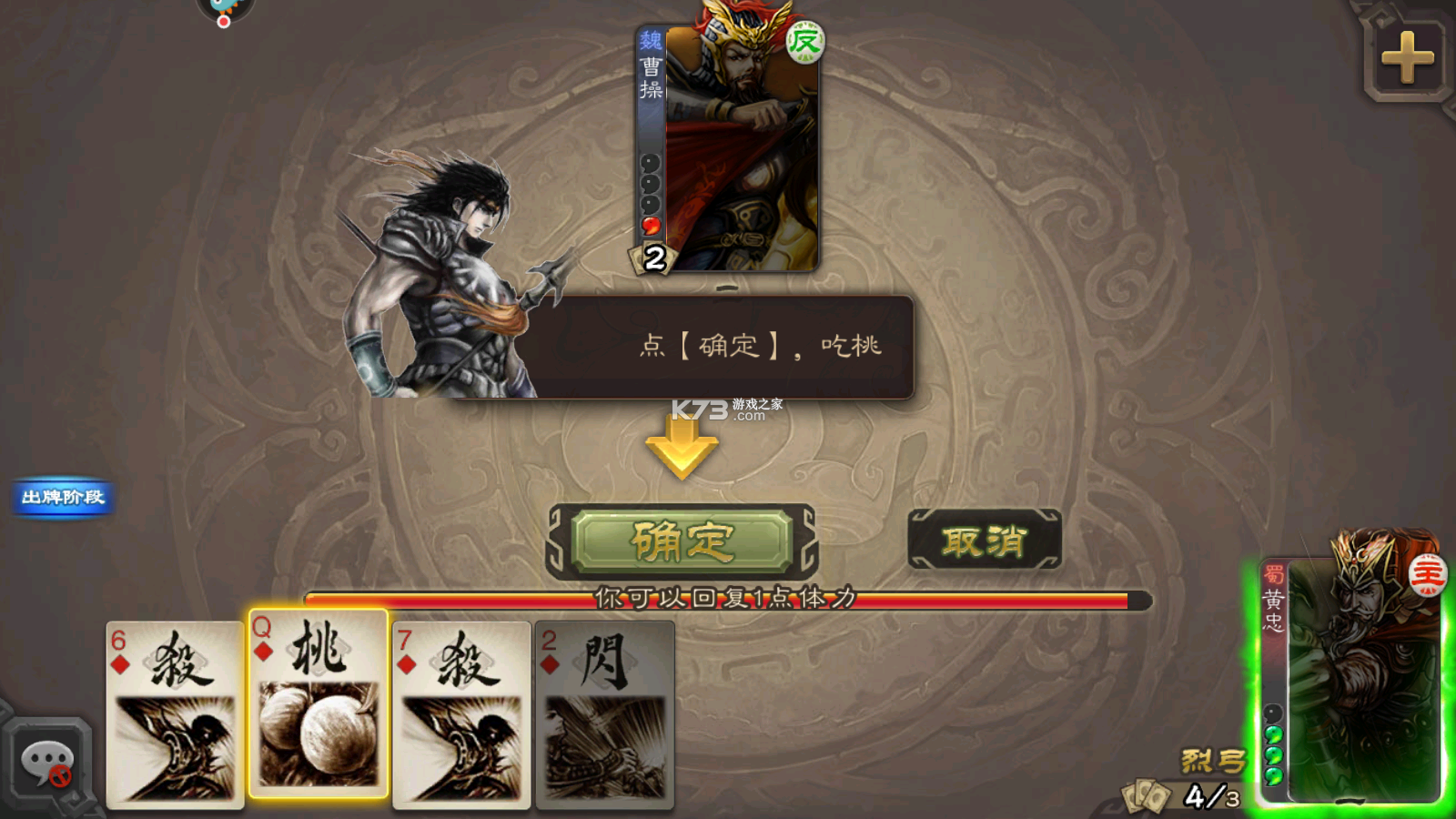Tap the 确定 confirm button
Viewport: 1456px width, 819px height.
pyautogui.click(x=681, y=539)
